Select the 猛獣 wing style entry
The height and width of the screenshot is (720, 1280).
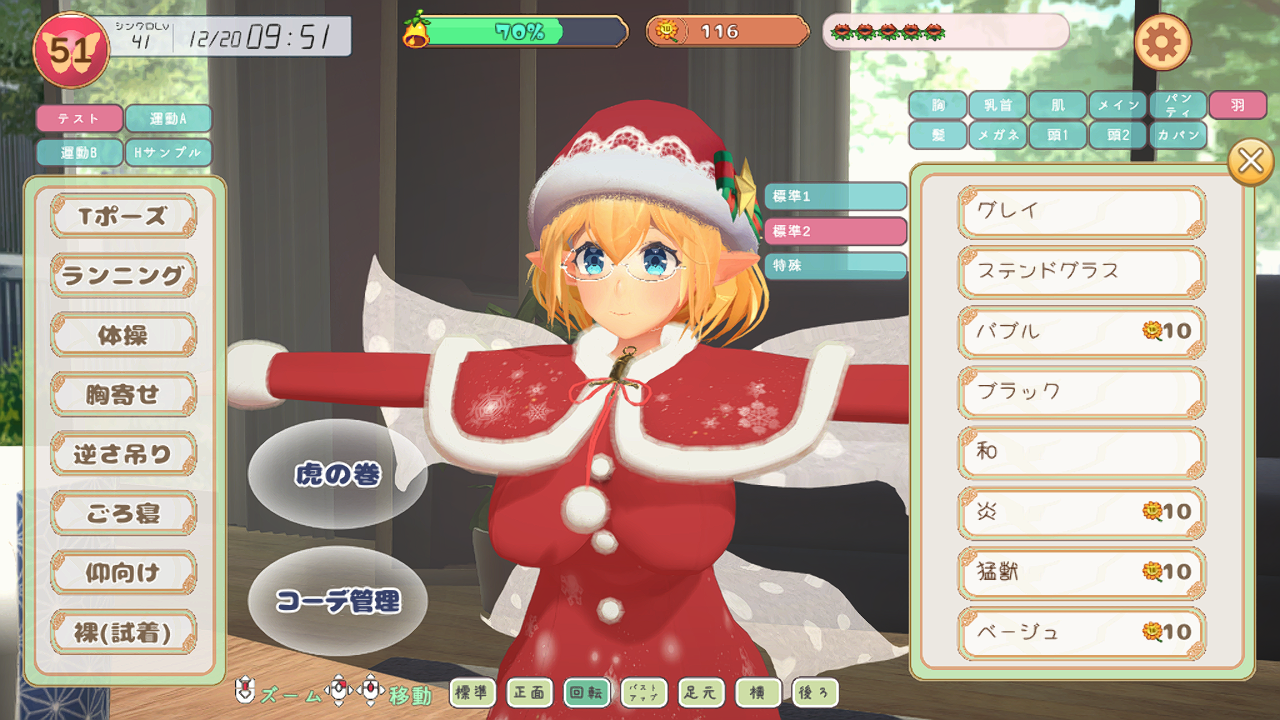[x=1081, y=572]
